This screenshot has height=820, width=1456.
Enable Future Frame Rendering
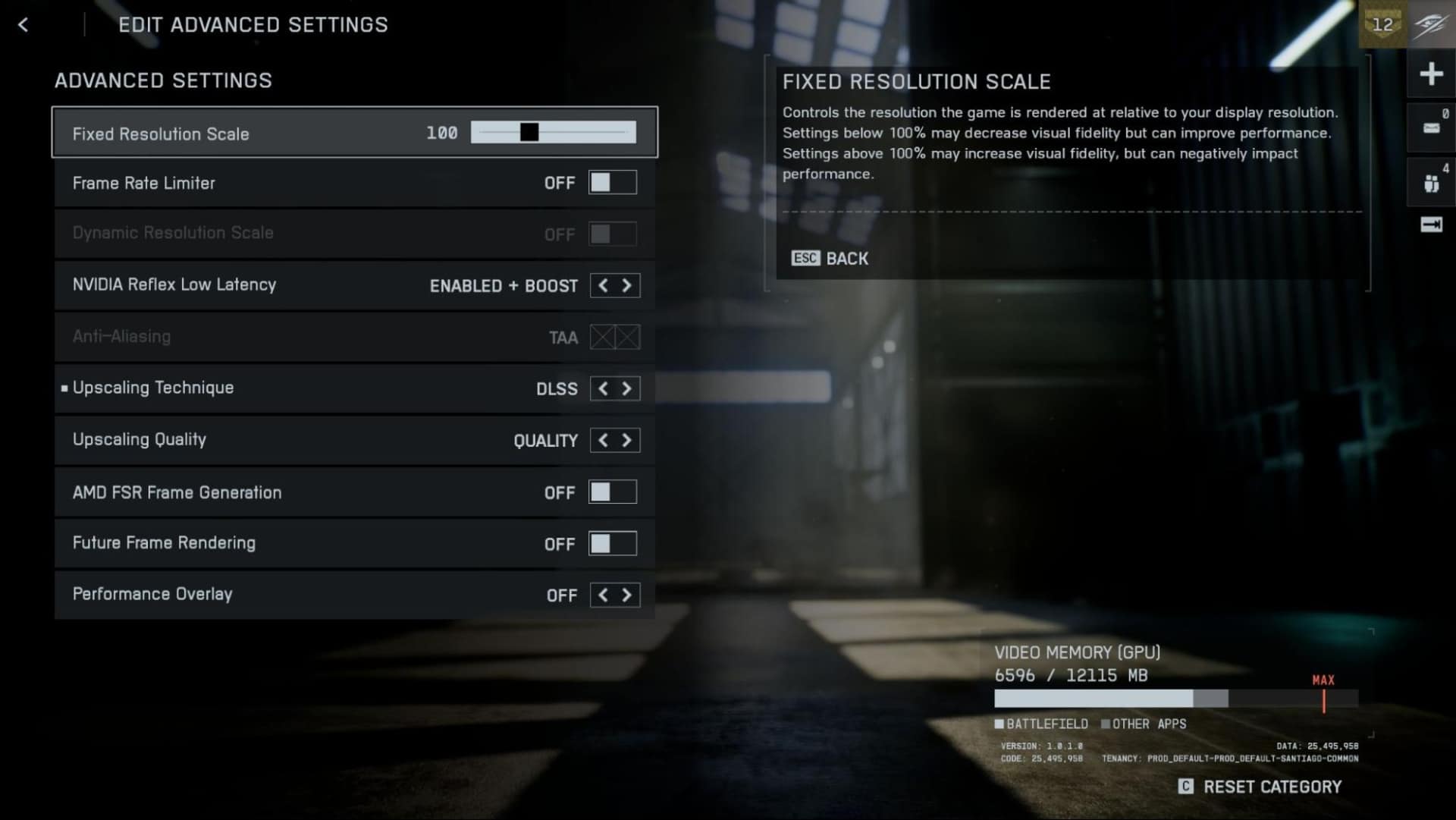613,543
